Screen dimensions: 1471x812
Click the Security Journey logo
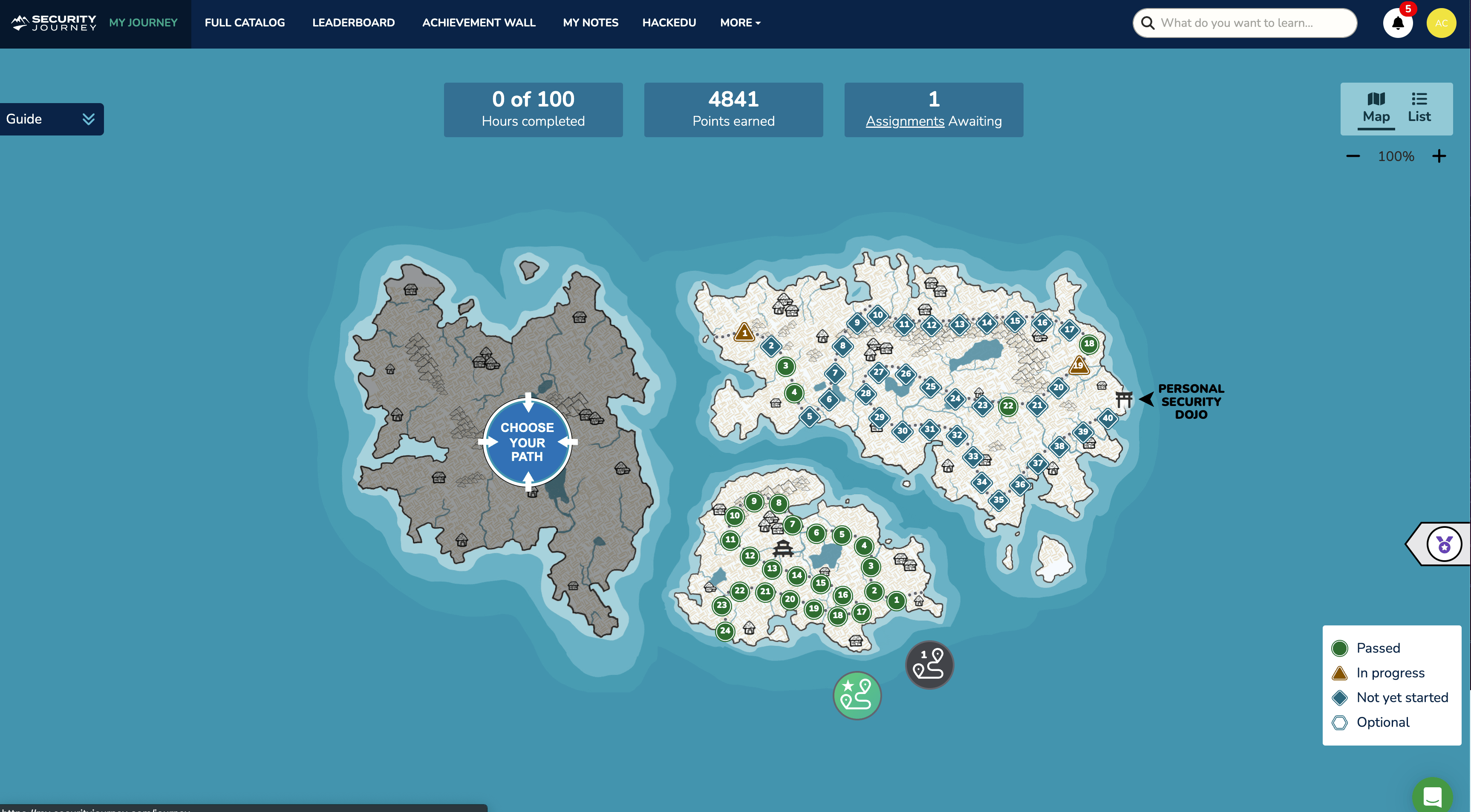pyautogui.click(x=52, y=22)
